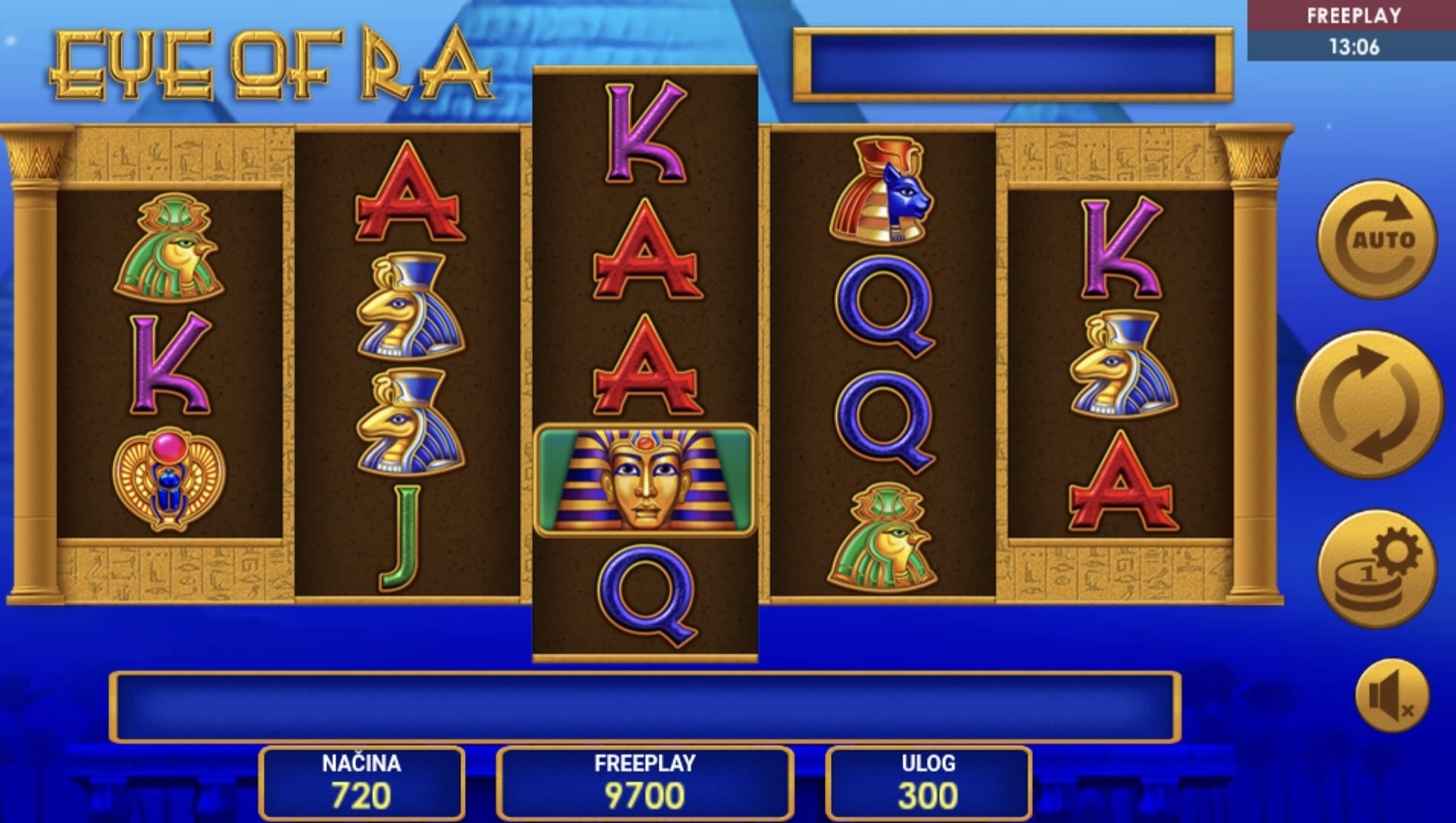1456x823 pixels.
Task: Start autoplay with the AUTO button
Action: (x=1377, y=240)
